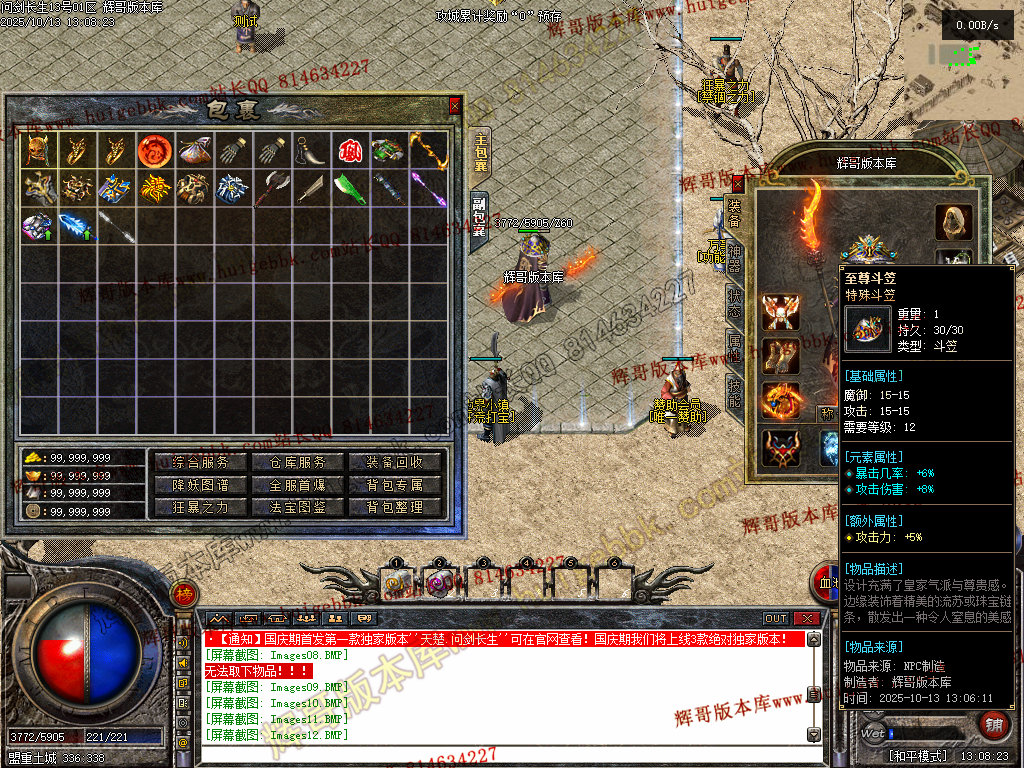Switch to the 神器 artifact tab

(x=734, y=255)
